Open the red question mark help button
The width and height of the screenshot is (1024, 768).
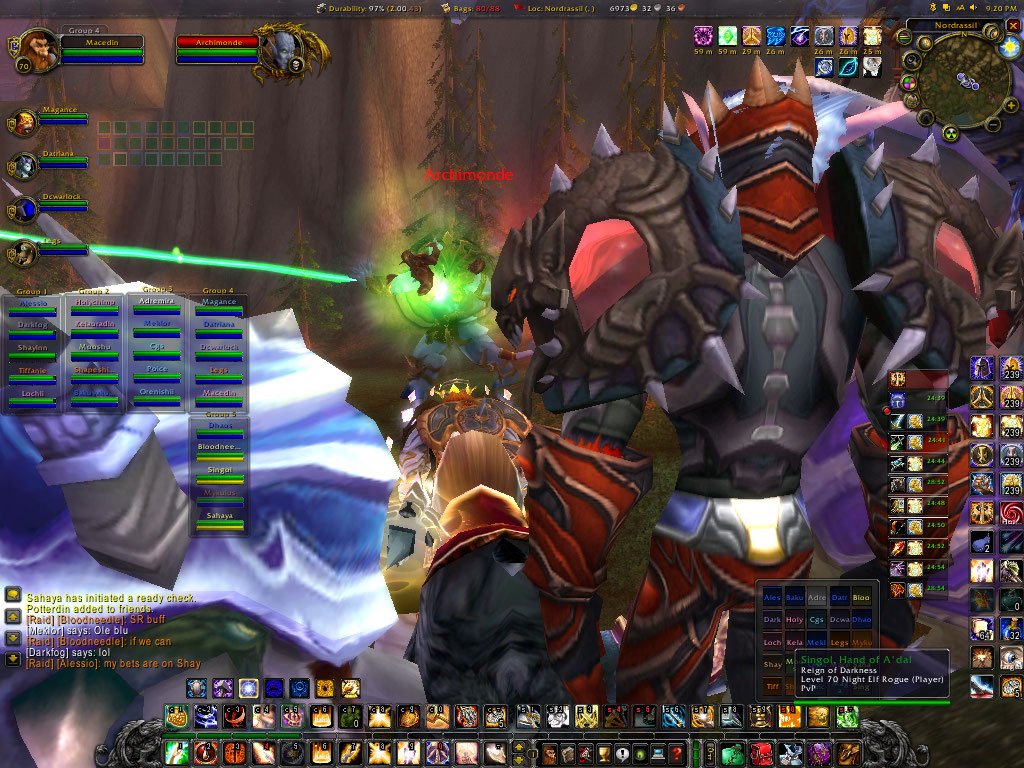(x=677, y=753)
